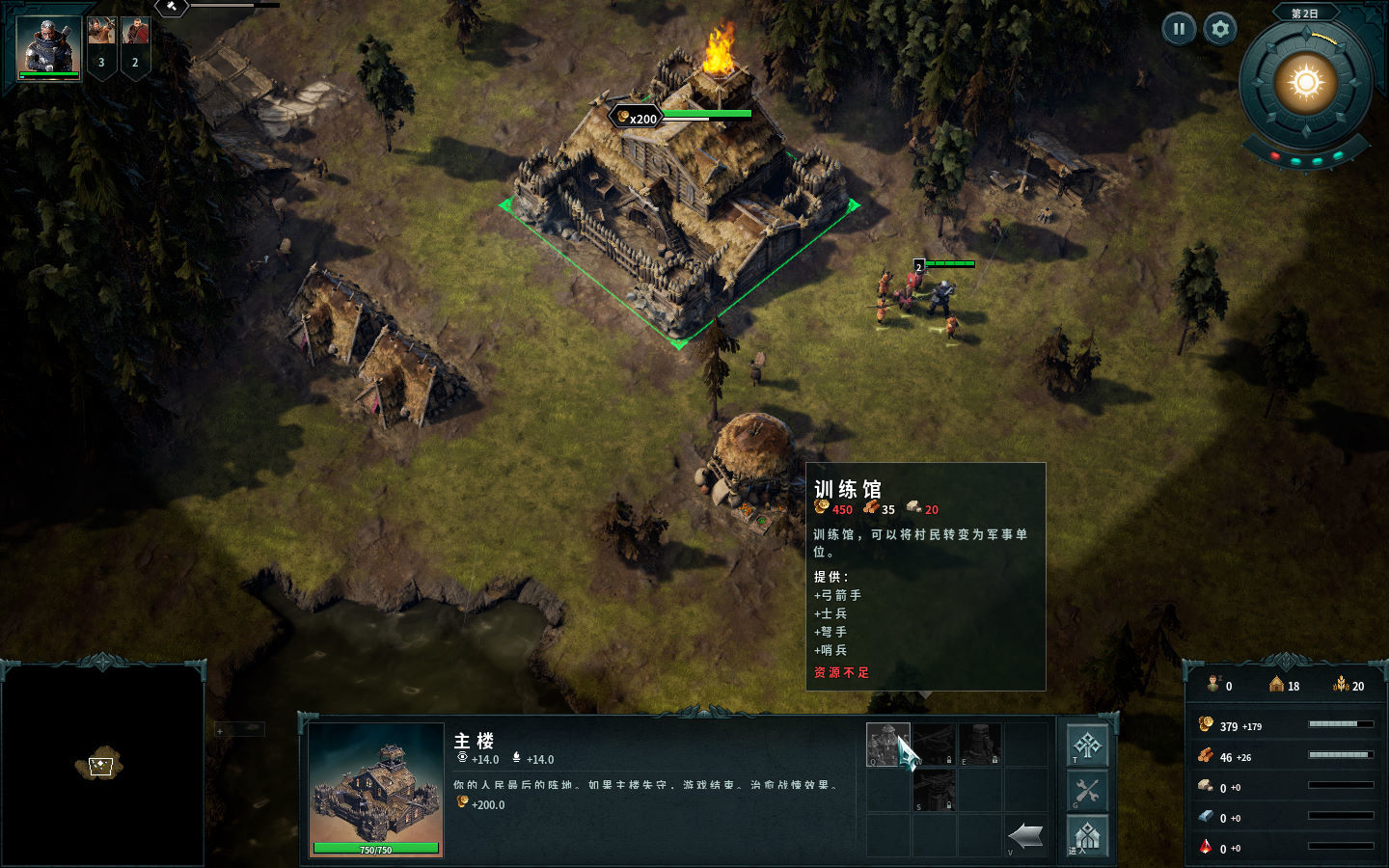Click the 进入 enter building button

[x=1087, y=835]
